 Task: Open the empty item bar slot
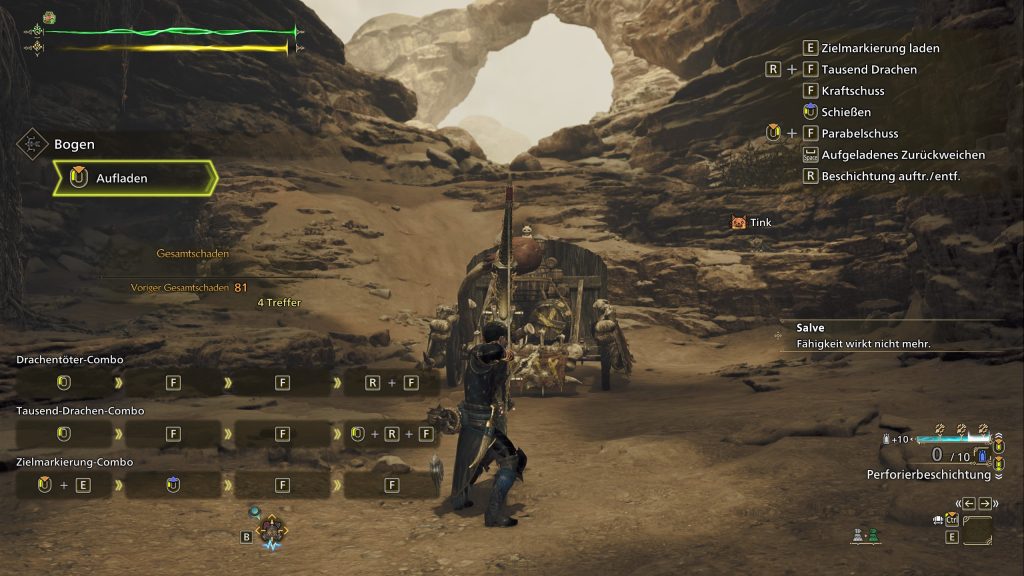click(977, 530)
